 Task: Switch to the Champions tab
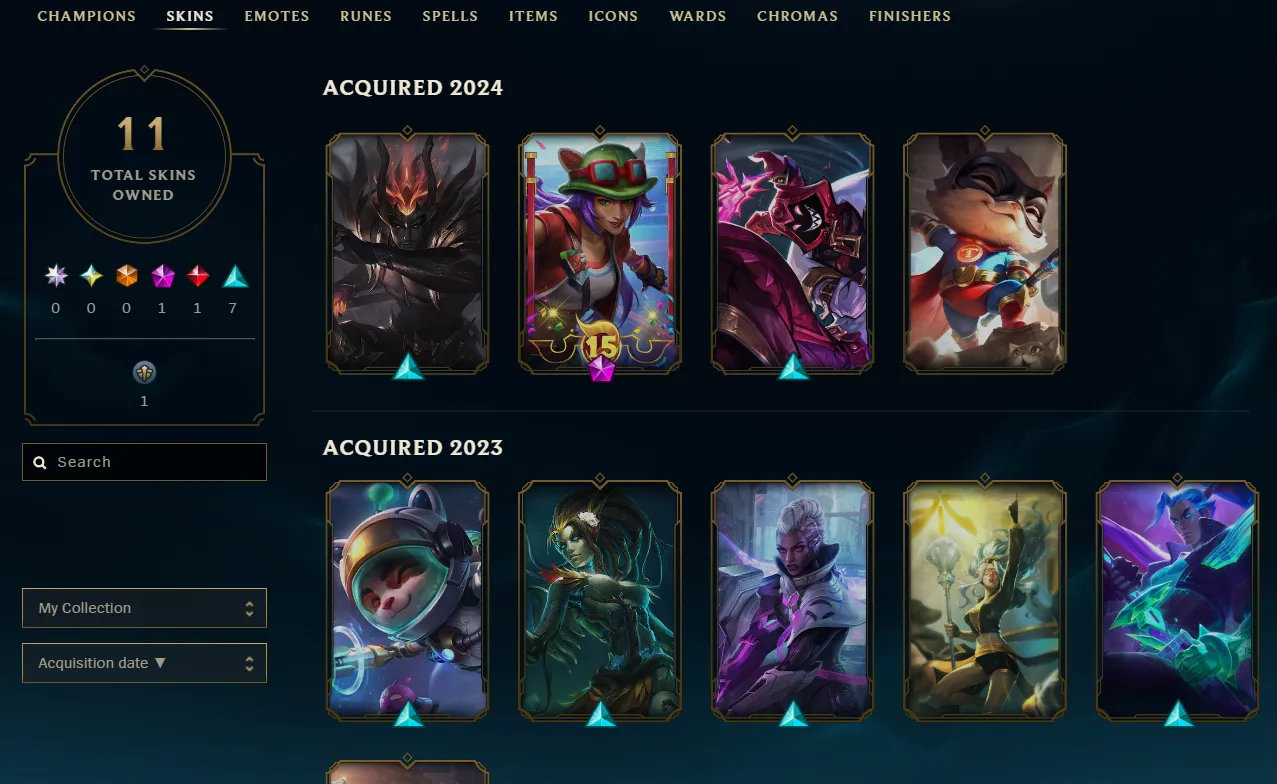pyautogui.click(x=86, y=16)
